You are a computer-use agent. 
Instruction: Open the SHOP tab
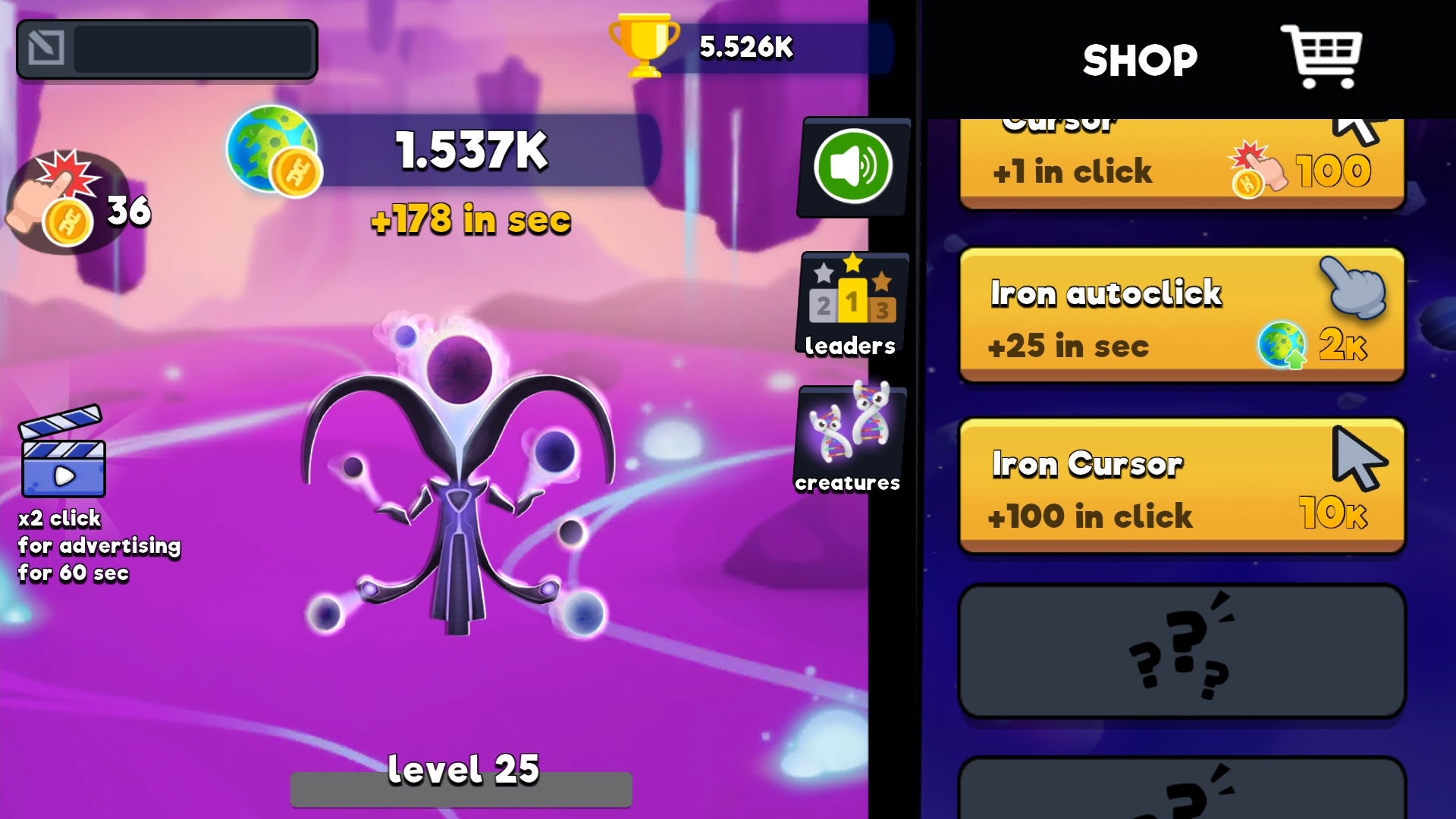1137,58
